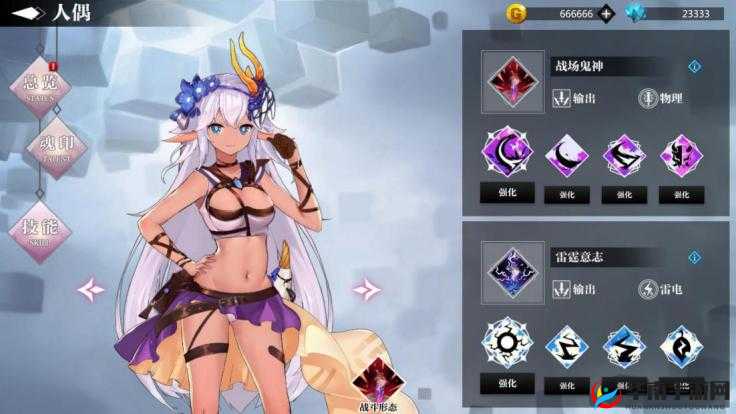Add gold with the plus button
This screenshot has height=414, width=736.
click(606, 14)
